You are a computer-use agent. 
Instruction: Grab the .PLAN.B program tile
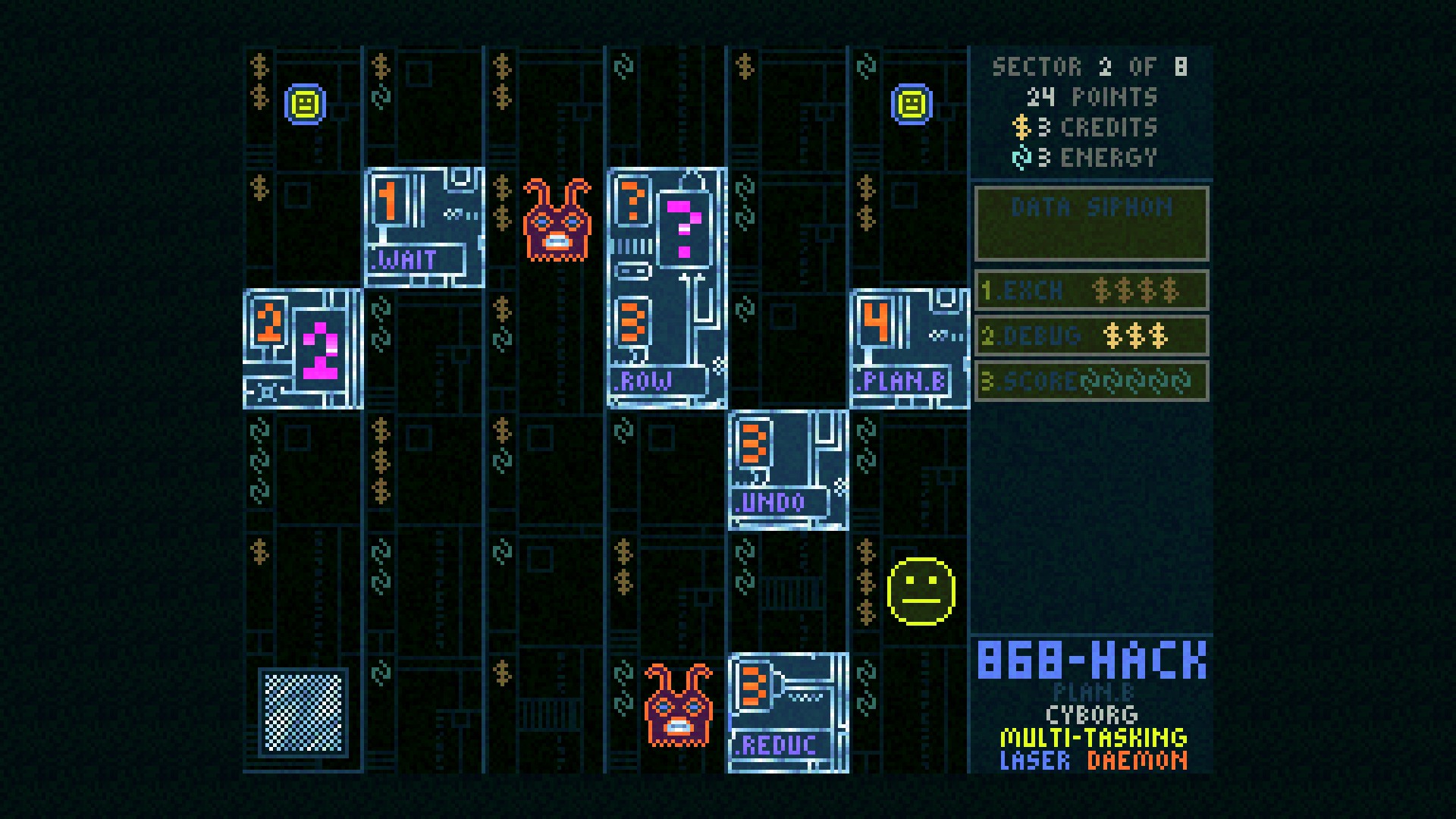click(910, 349)
